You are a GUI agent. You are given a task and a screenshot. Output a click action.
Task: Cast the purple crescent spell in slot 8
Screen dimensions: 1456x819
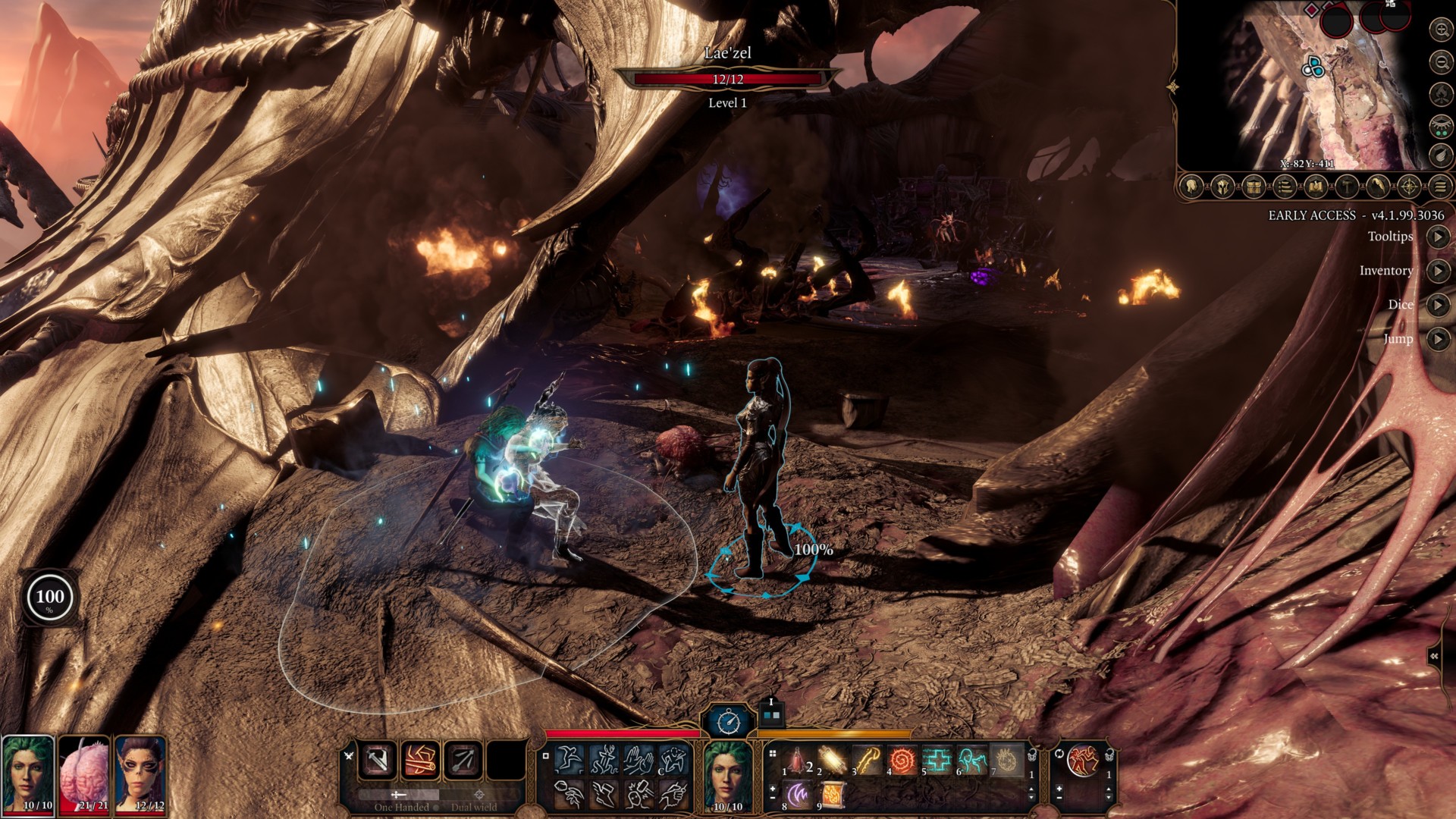pos(798,794)
